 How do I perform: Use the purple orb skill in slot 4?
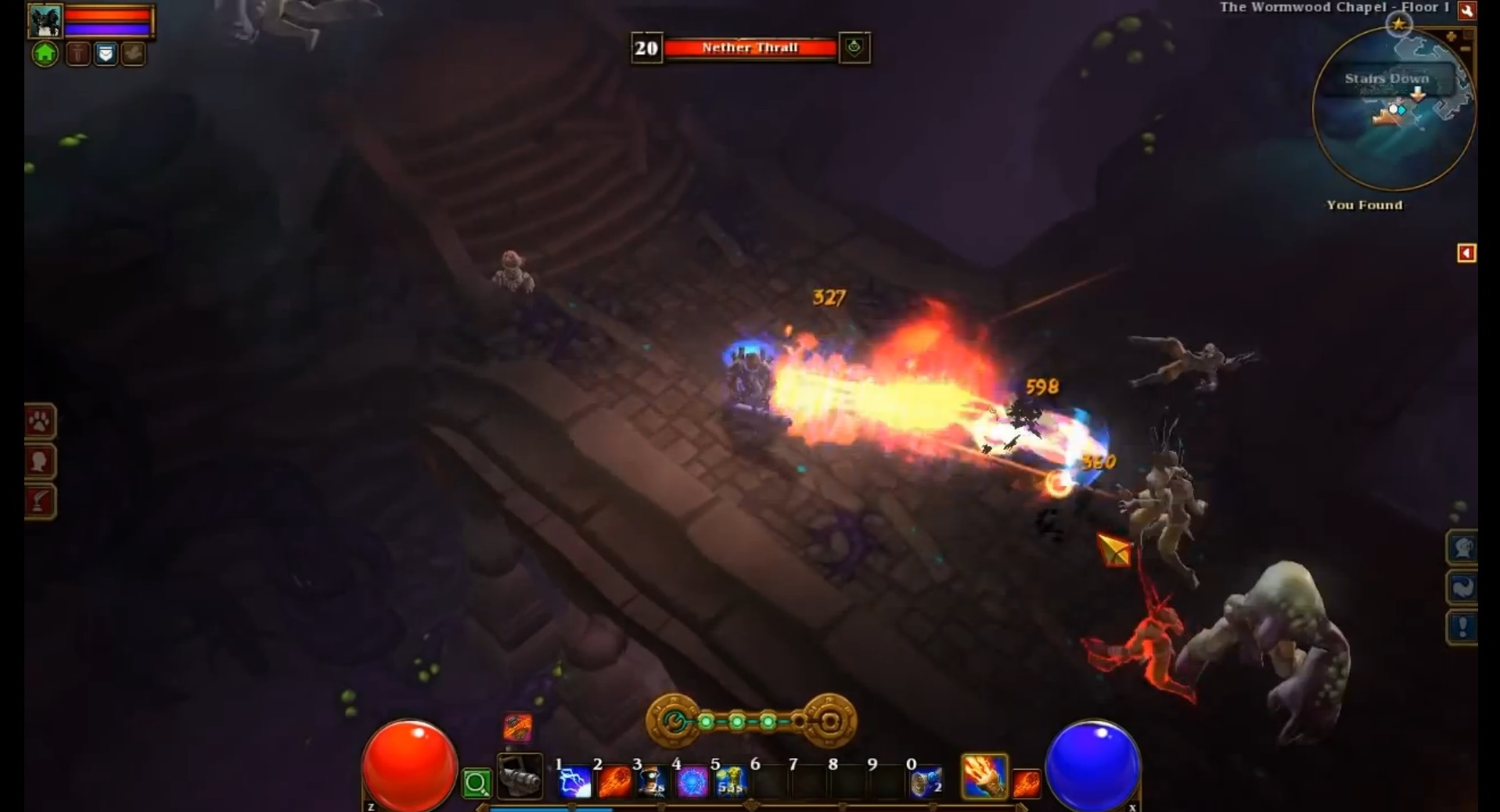coord(692,781)
